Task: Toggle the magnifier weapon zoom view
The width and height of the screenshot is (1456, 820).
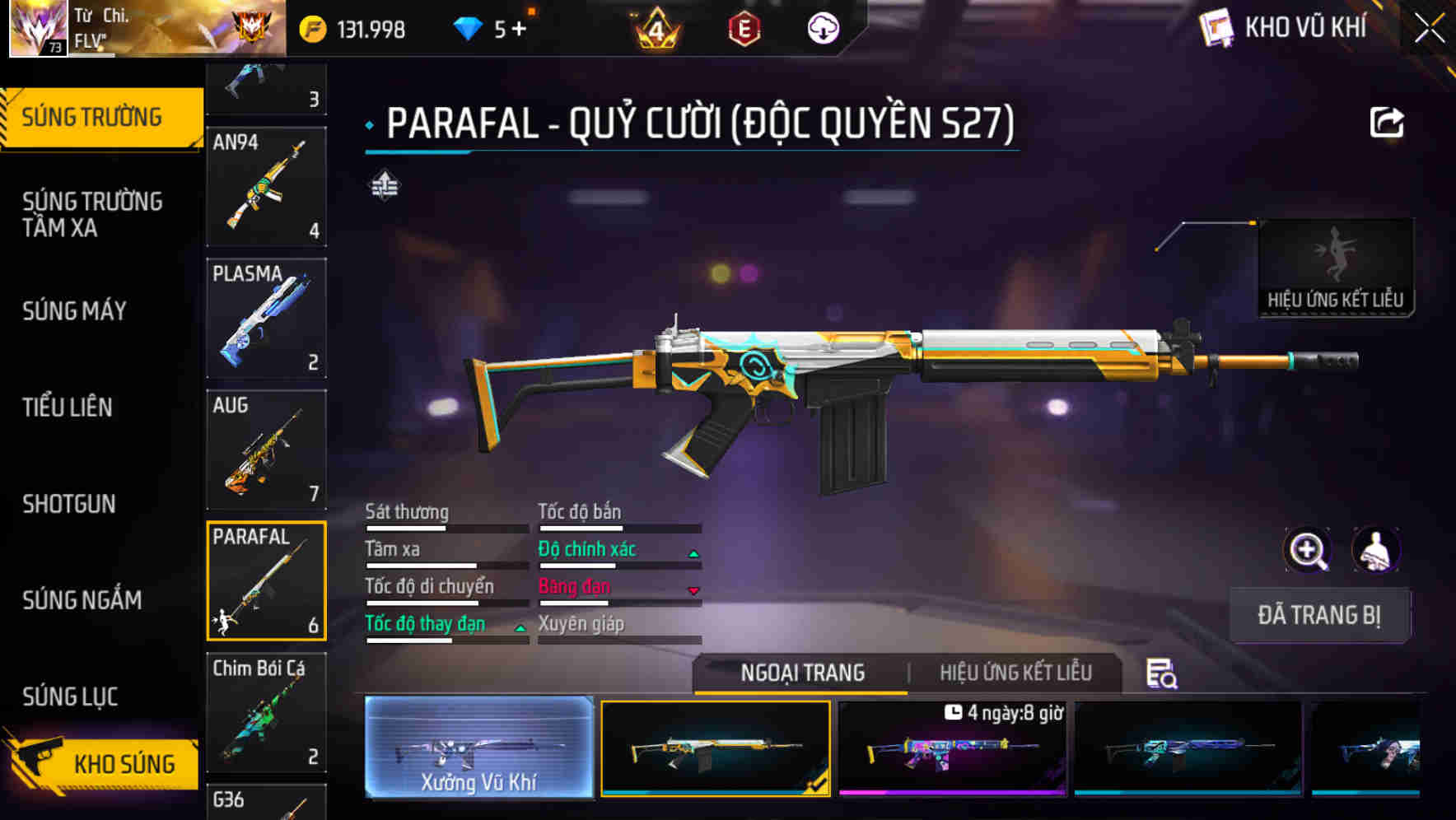Action: [x=1307, y=550]
